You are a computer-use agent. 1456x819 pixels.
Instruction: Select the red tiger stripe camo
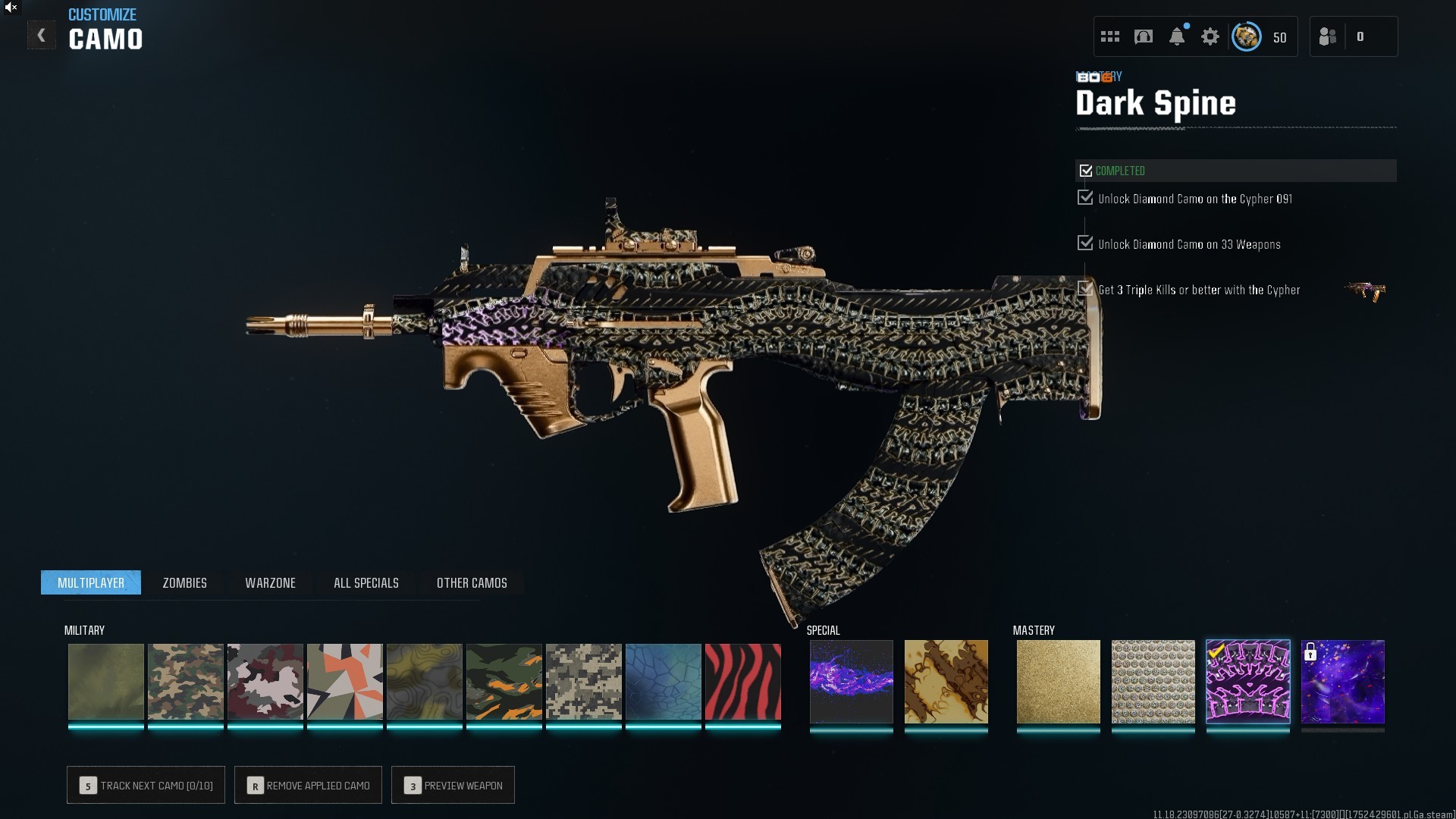(742, 682)
